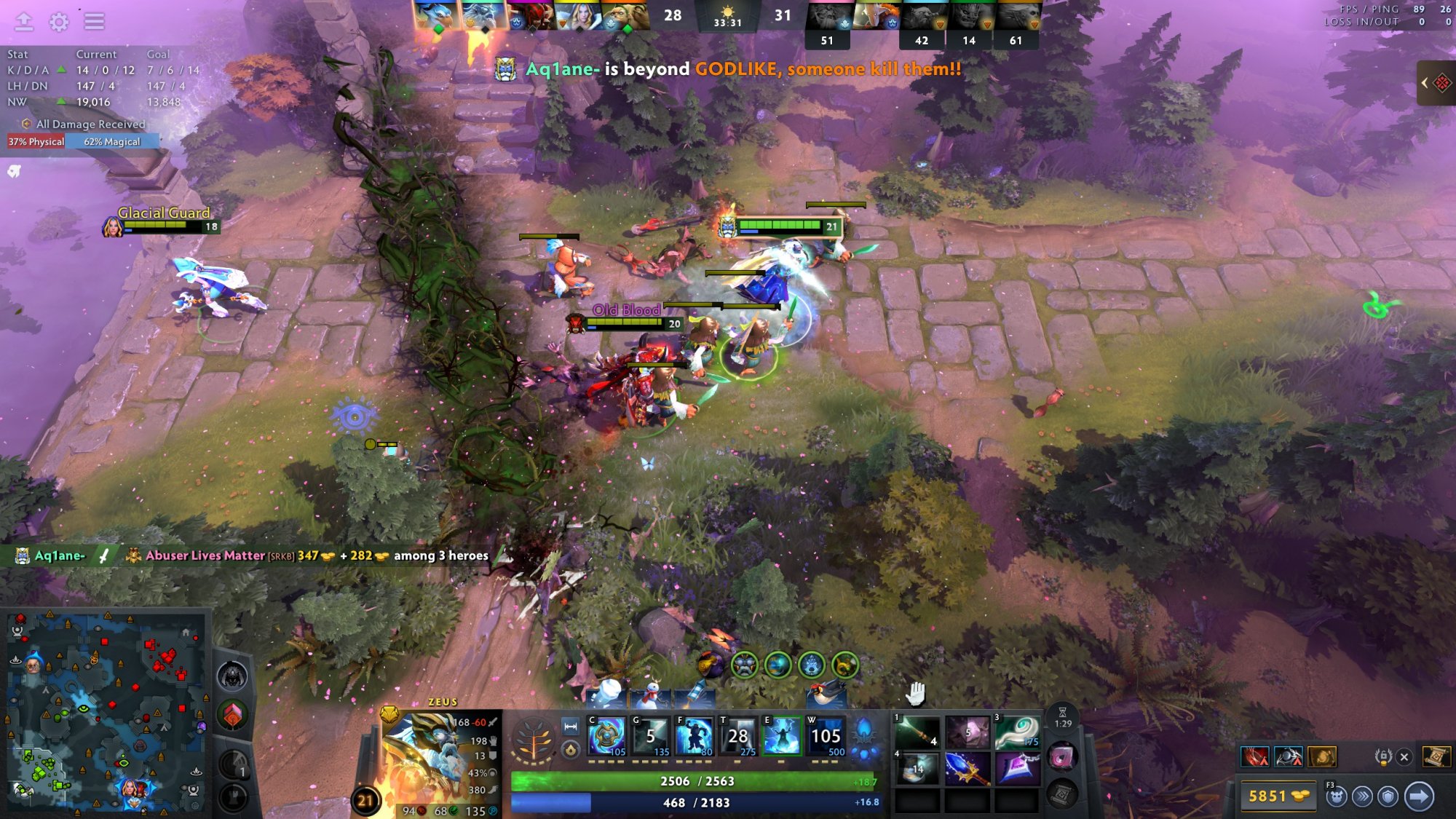
Task: Click the dashboard arrow button
Action: 24,22
